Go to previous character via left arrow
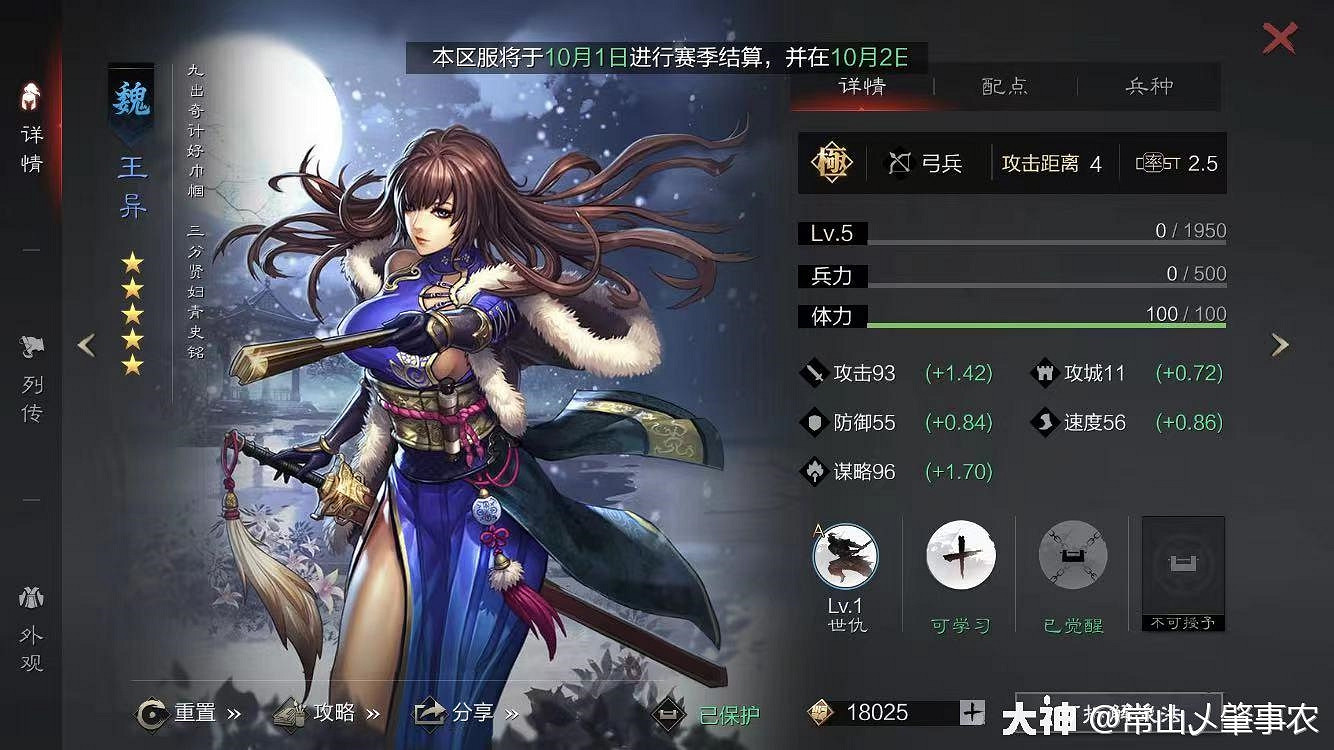The height and width of the screenshot is (750, 1334). (x=86, y=344)
